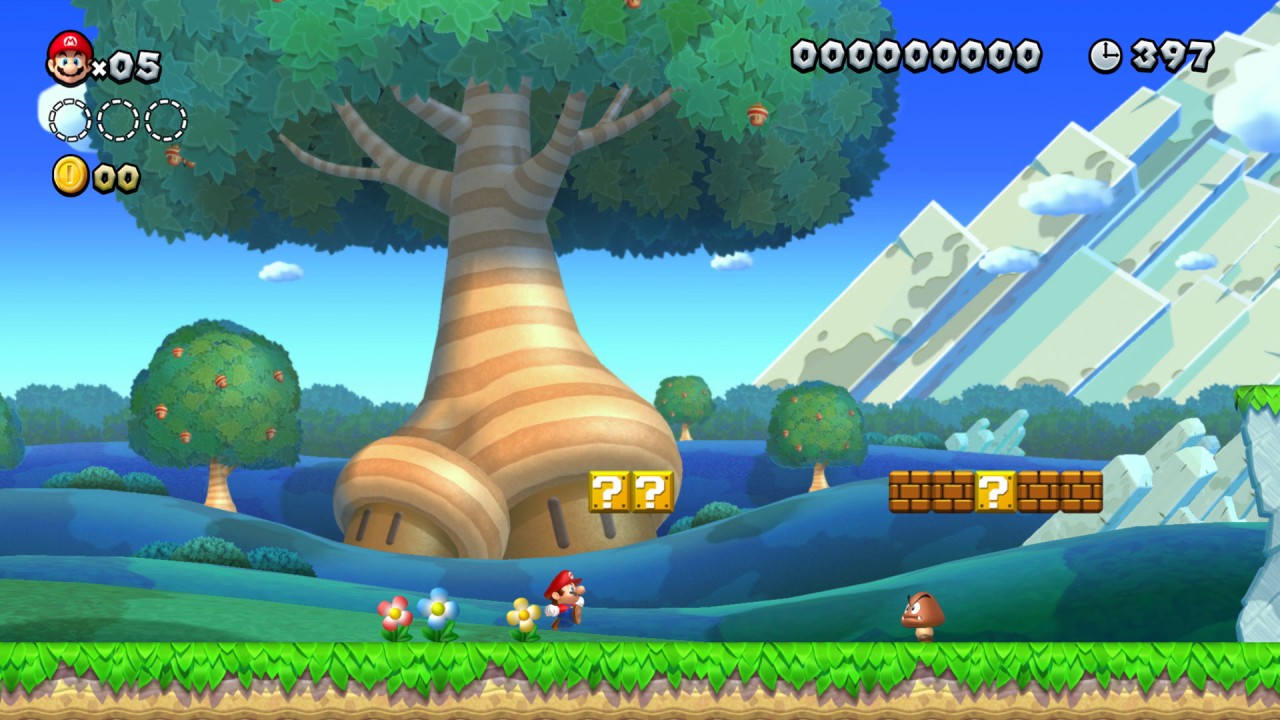Select the coin counter icon
The image size is (1280, 720).
[x=68, y=175]
